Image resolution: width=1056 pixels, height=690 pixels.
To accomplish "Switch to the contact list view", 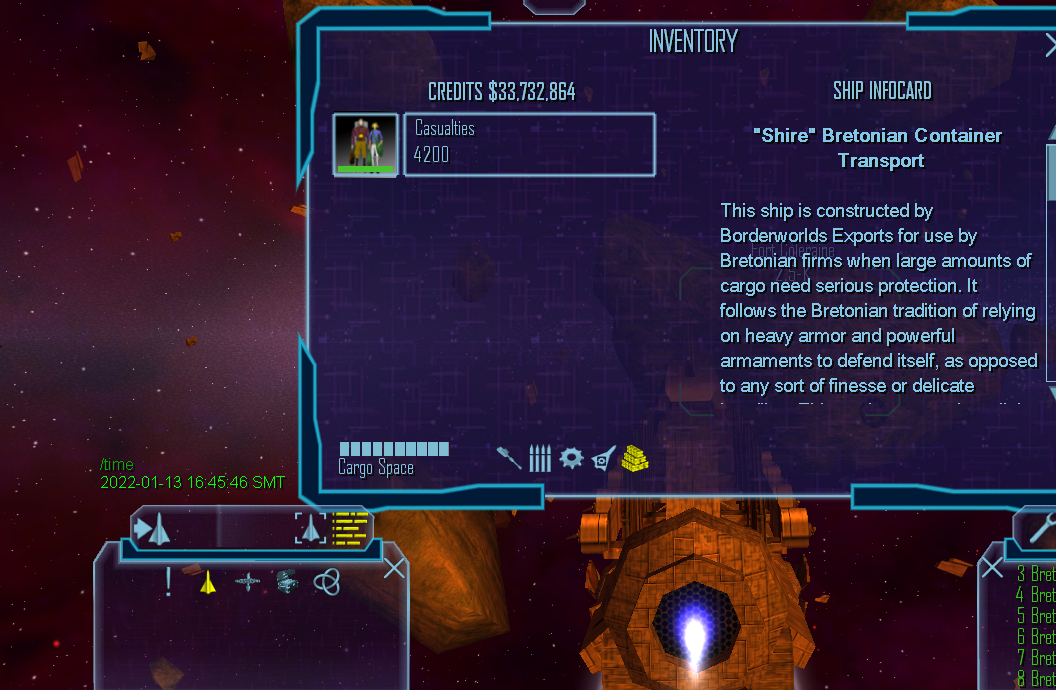I will pos(351,527).
